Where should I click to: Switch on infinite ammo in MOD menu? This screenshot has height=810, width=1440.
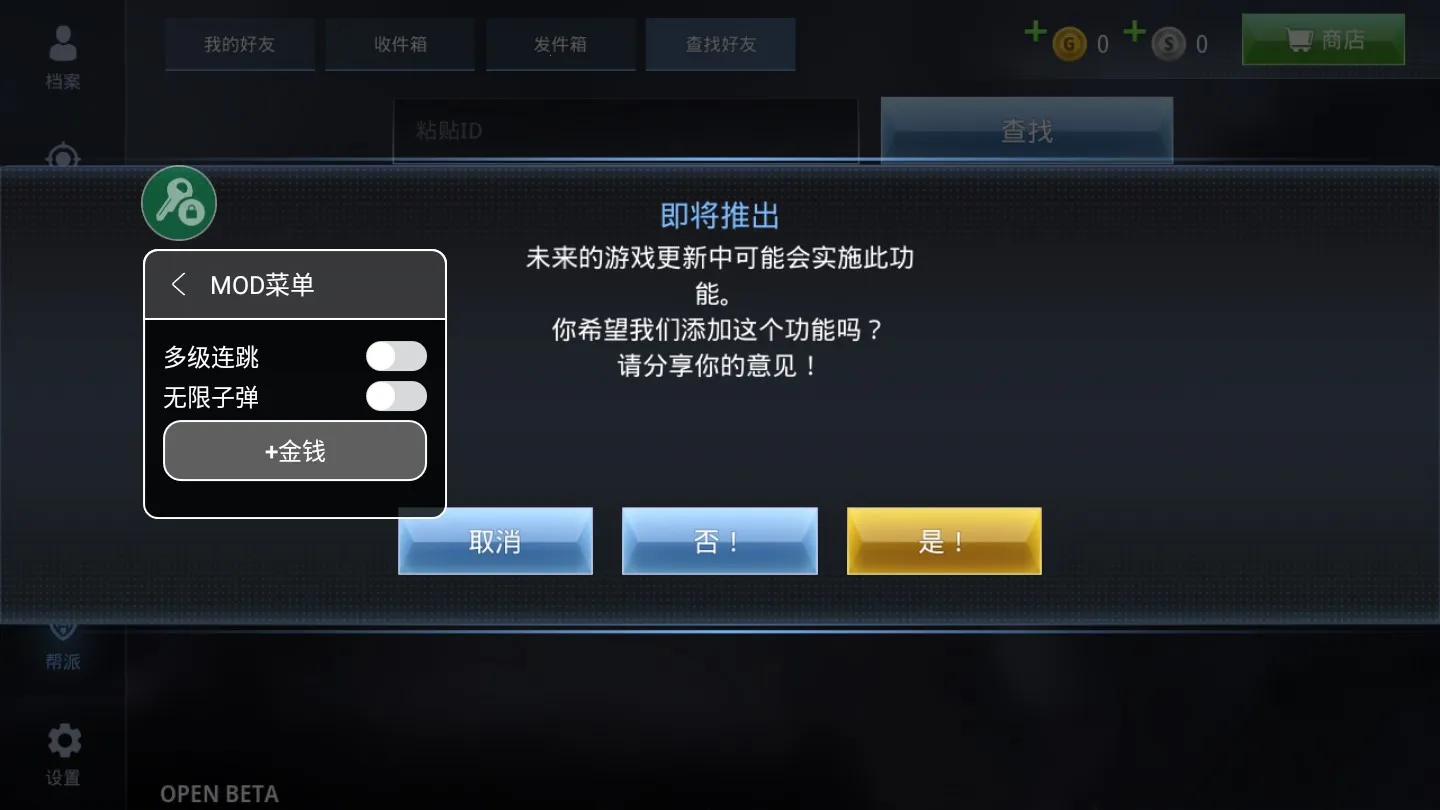pyautogui.click(x=396, y=397)
